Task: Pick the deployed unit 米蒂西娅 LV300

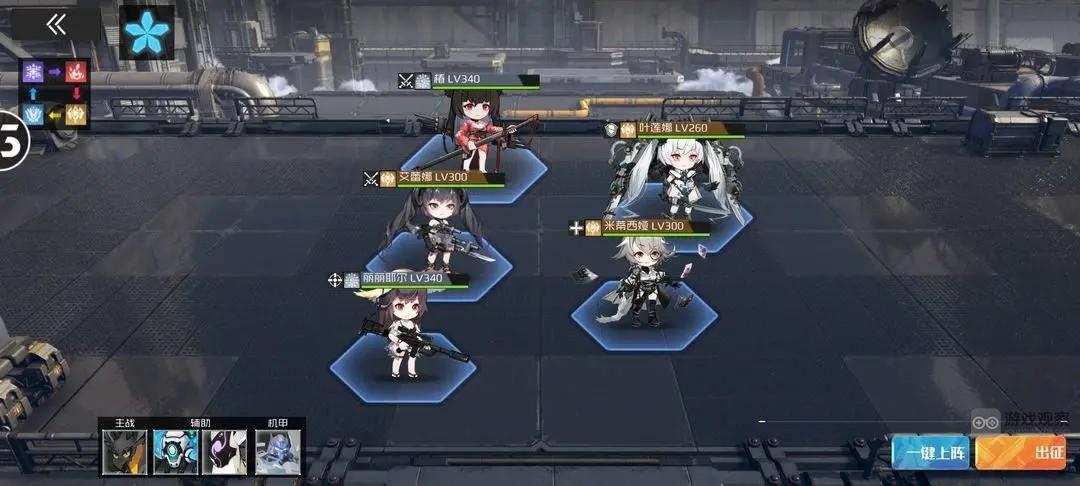Action: (645, 285)
